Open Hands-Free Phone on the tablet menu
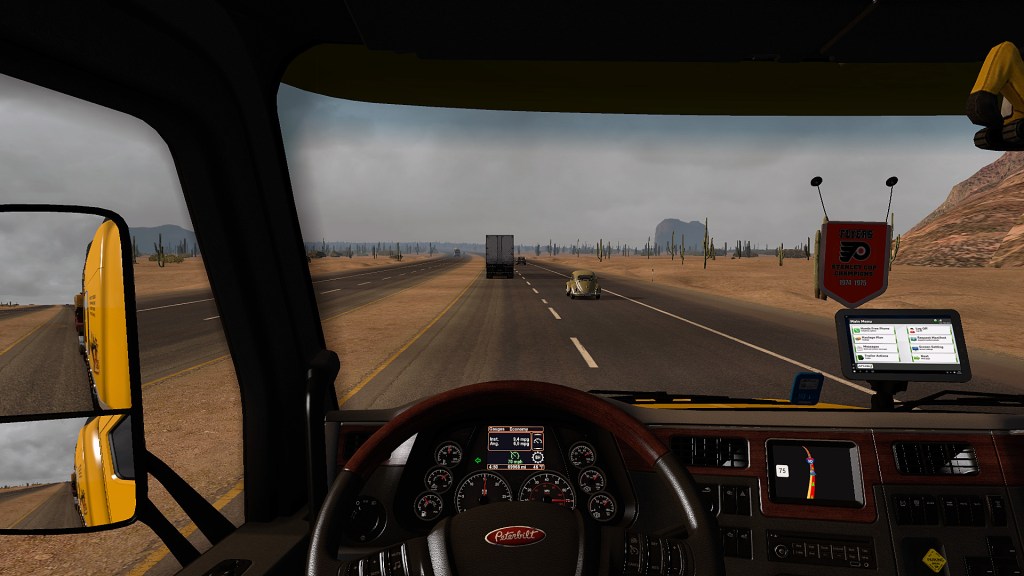1024x576 pixels. (873, 329)
